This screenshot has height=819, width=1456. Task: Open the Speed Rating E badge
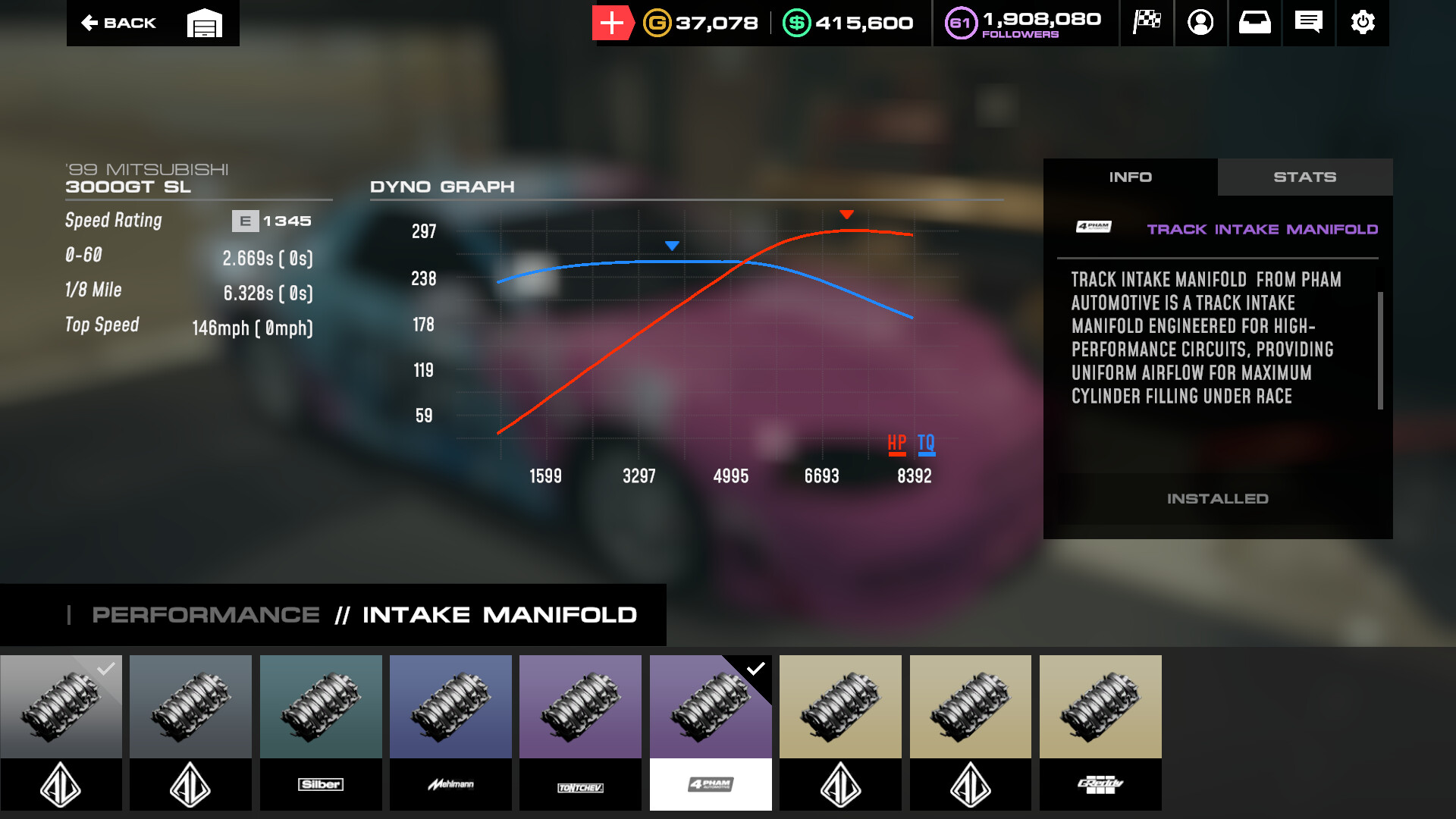(x=244, y=221)
